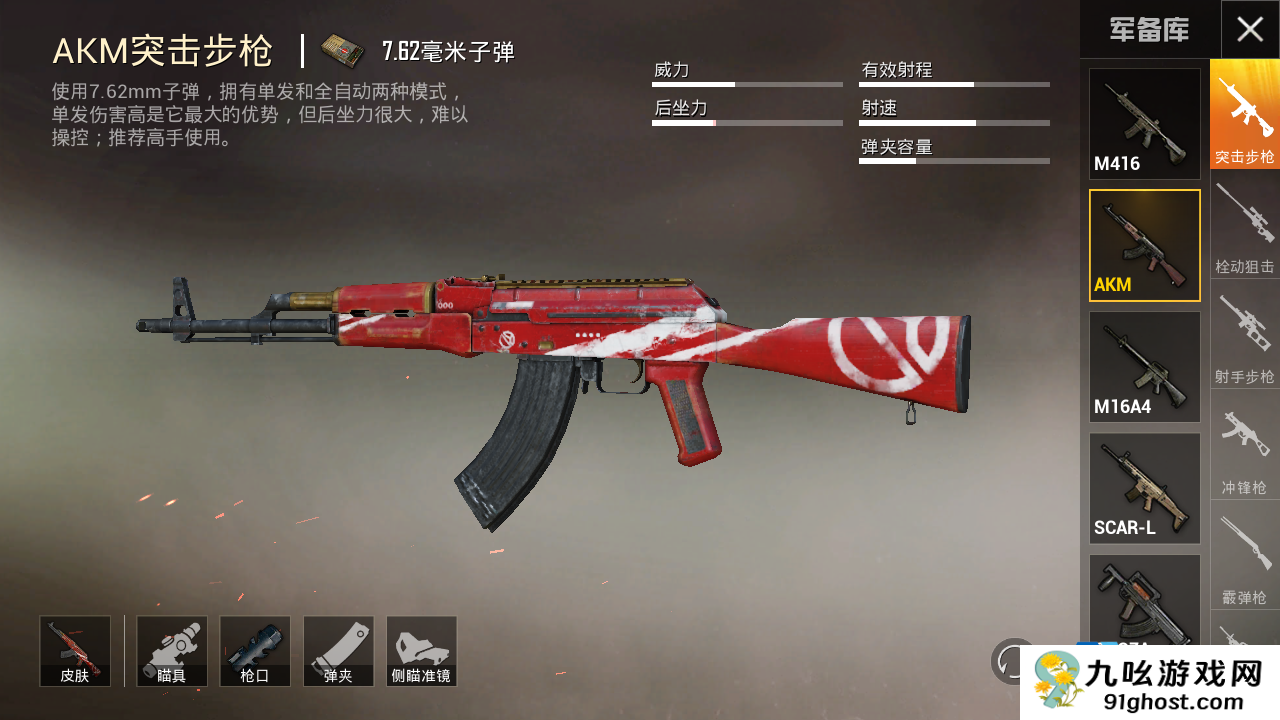The height and width of the screenshot is (720, 1280).
Task: Select the 瞄具 sight attachment slot
Action: click(172, 651)
